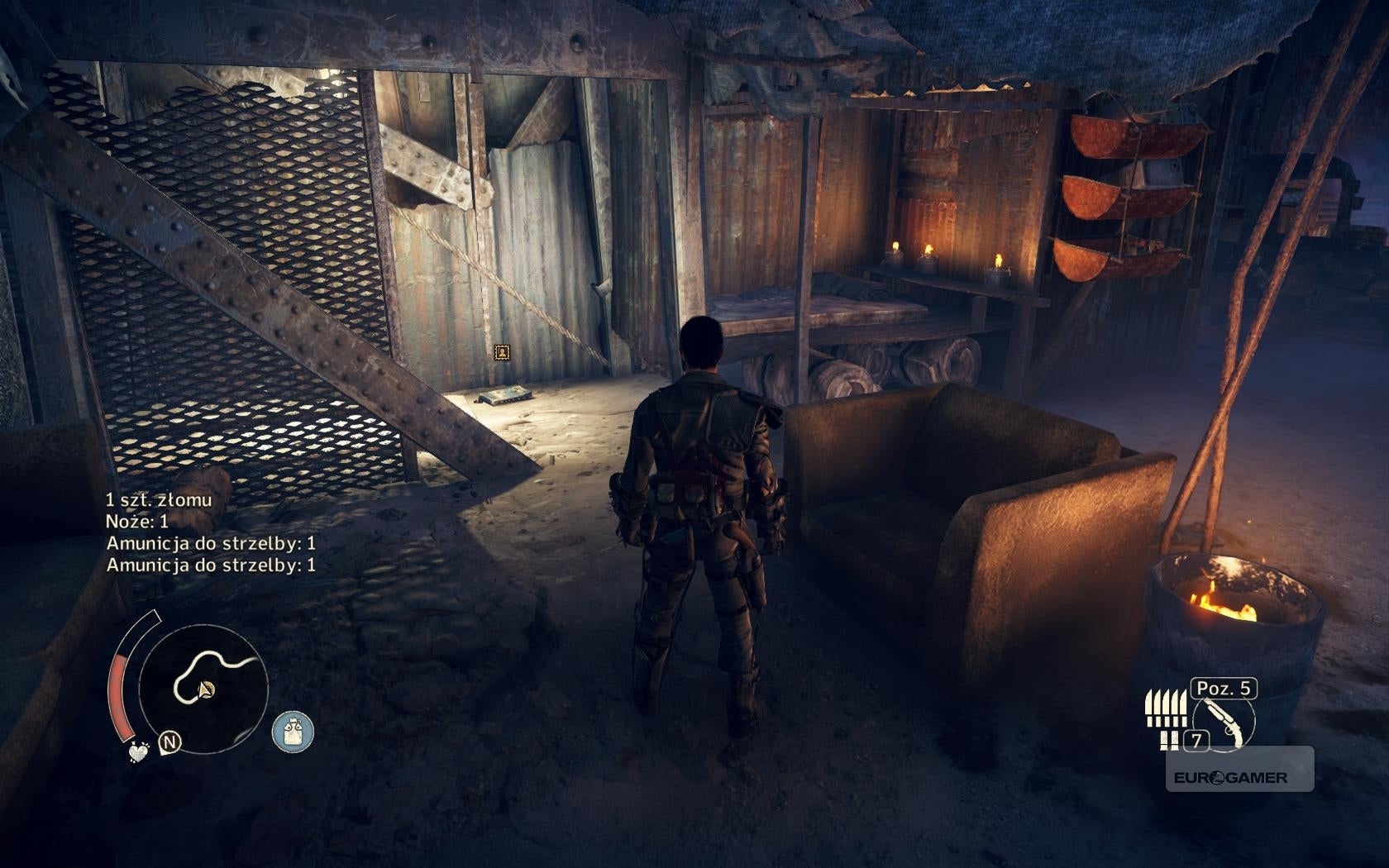Select the water canteen icon
Viewport: 1389px width, 868px height.
[293, 732]
